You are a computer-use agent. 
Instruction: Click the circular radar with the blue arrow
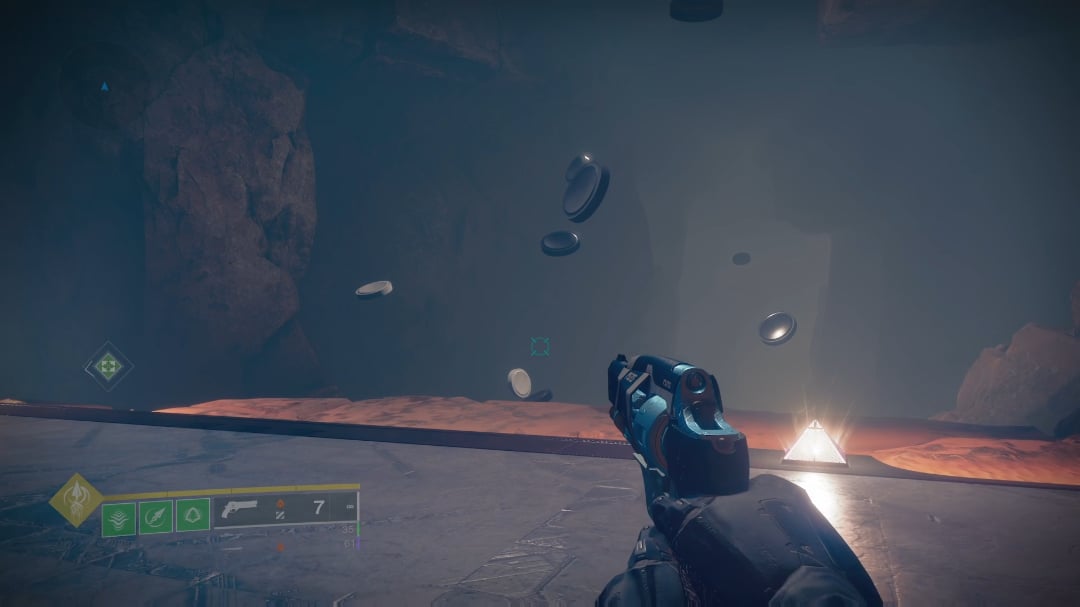pyautogui.click(x=103, y=87)
